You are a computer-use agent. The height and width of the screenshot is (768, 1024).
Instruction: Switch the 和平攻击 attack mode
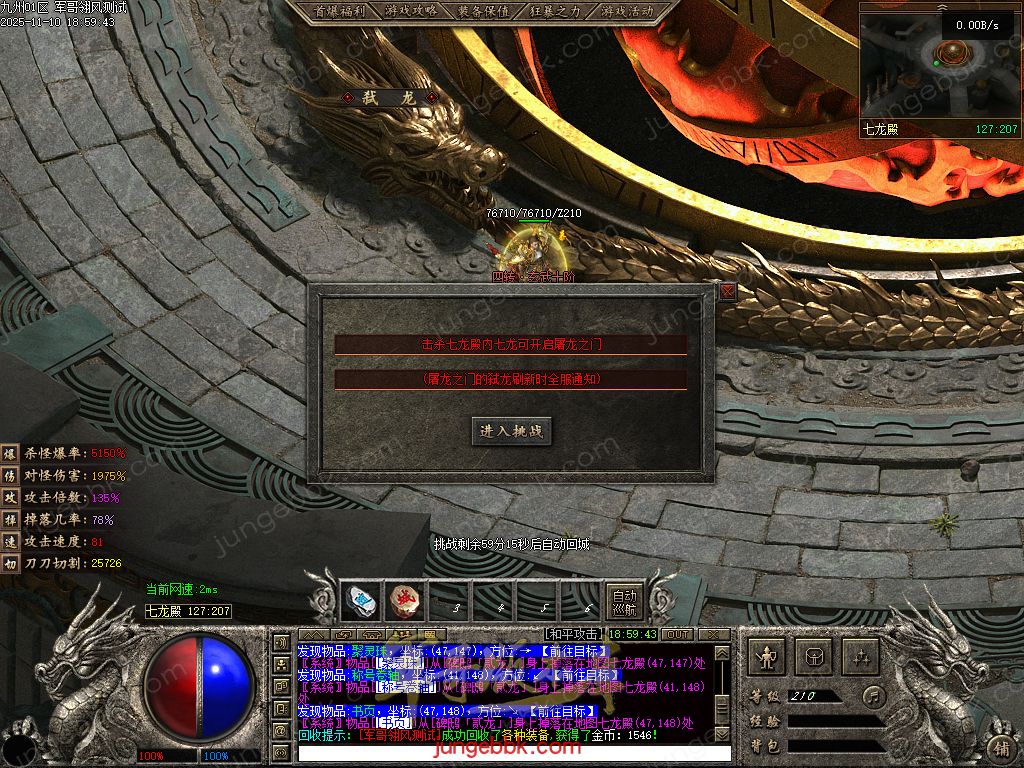click(x=574, y=634)
